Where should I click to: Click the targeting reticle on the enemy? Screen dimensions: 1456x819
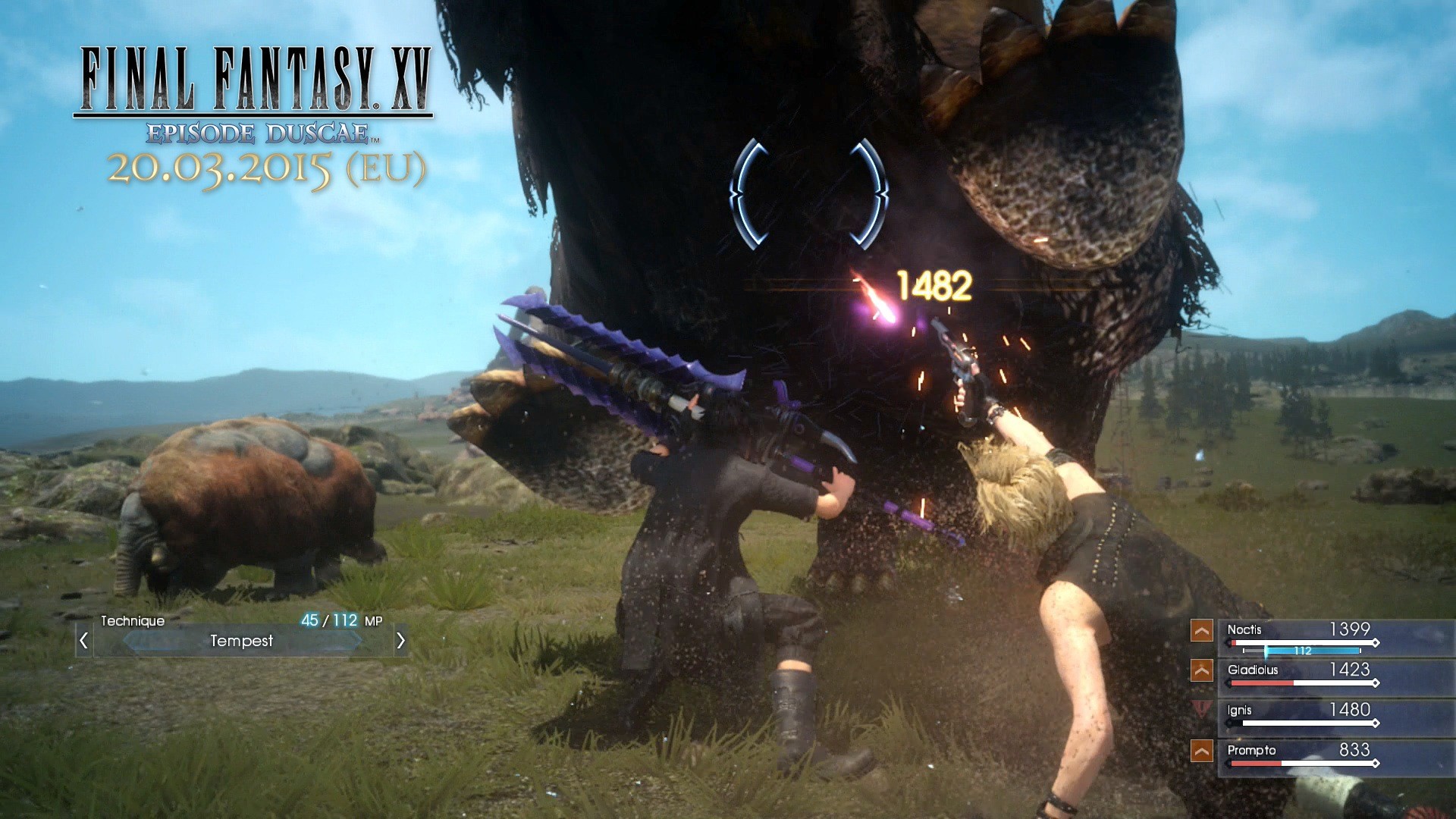pos(808,193)
